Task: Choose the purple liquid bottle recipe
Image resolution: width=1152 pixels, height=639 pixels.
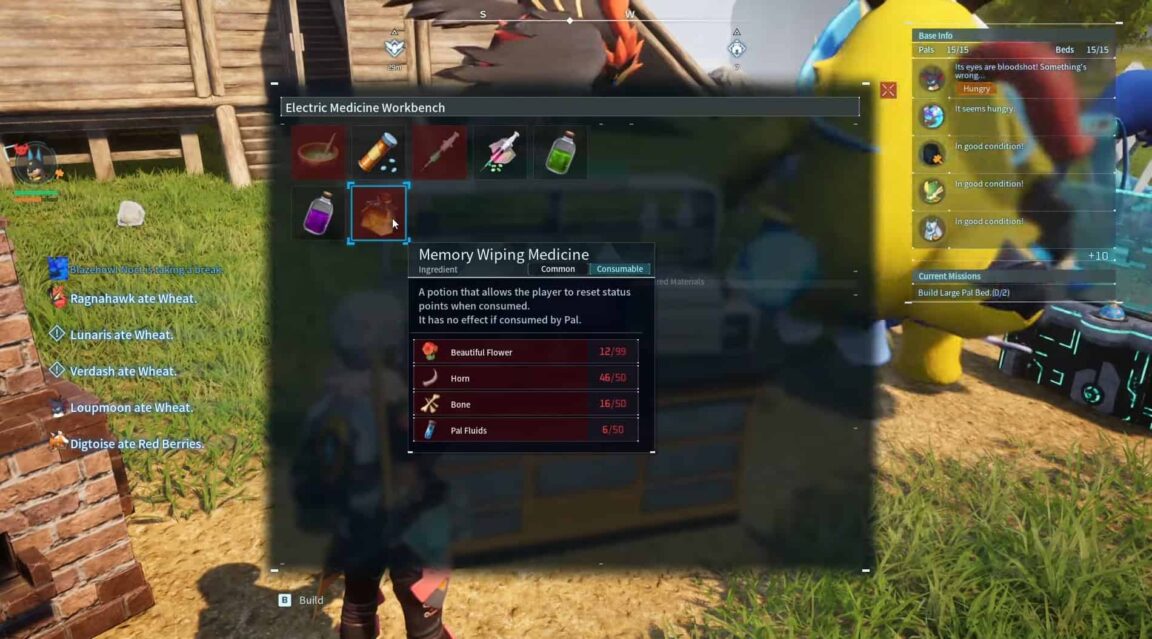Action: [x=319, y=212]
